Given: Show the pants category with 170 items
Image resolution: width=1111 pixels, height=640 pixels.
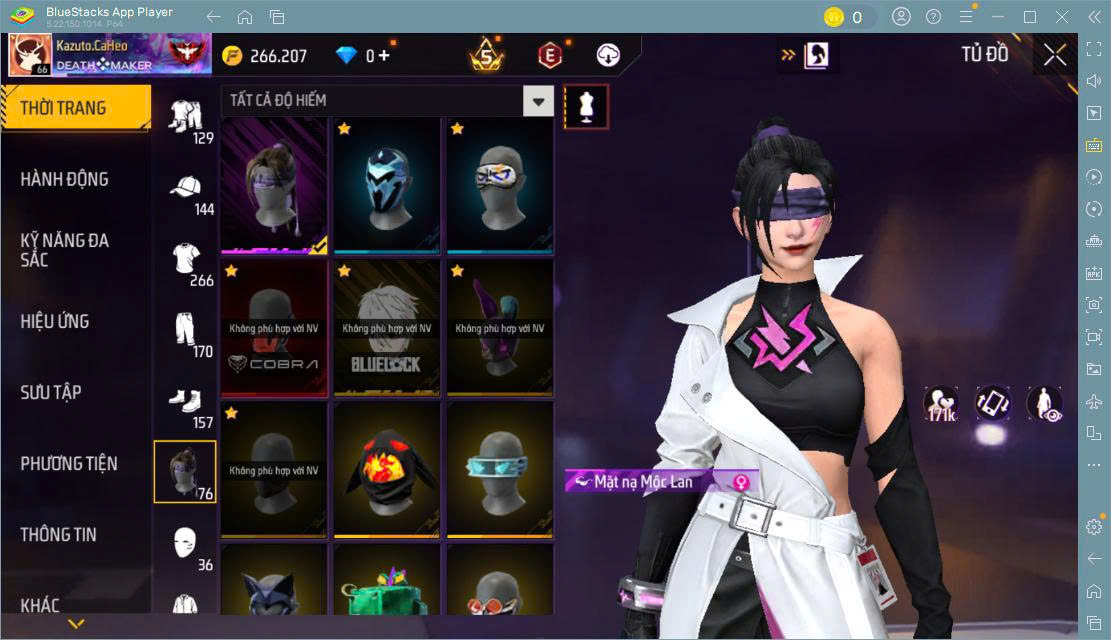Looking at the screenshot, I should 186,336.
